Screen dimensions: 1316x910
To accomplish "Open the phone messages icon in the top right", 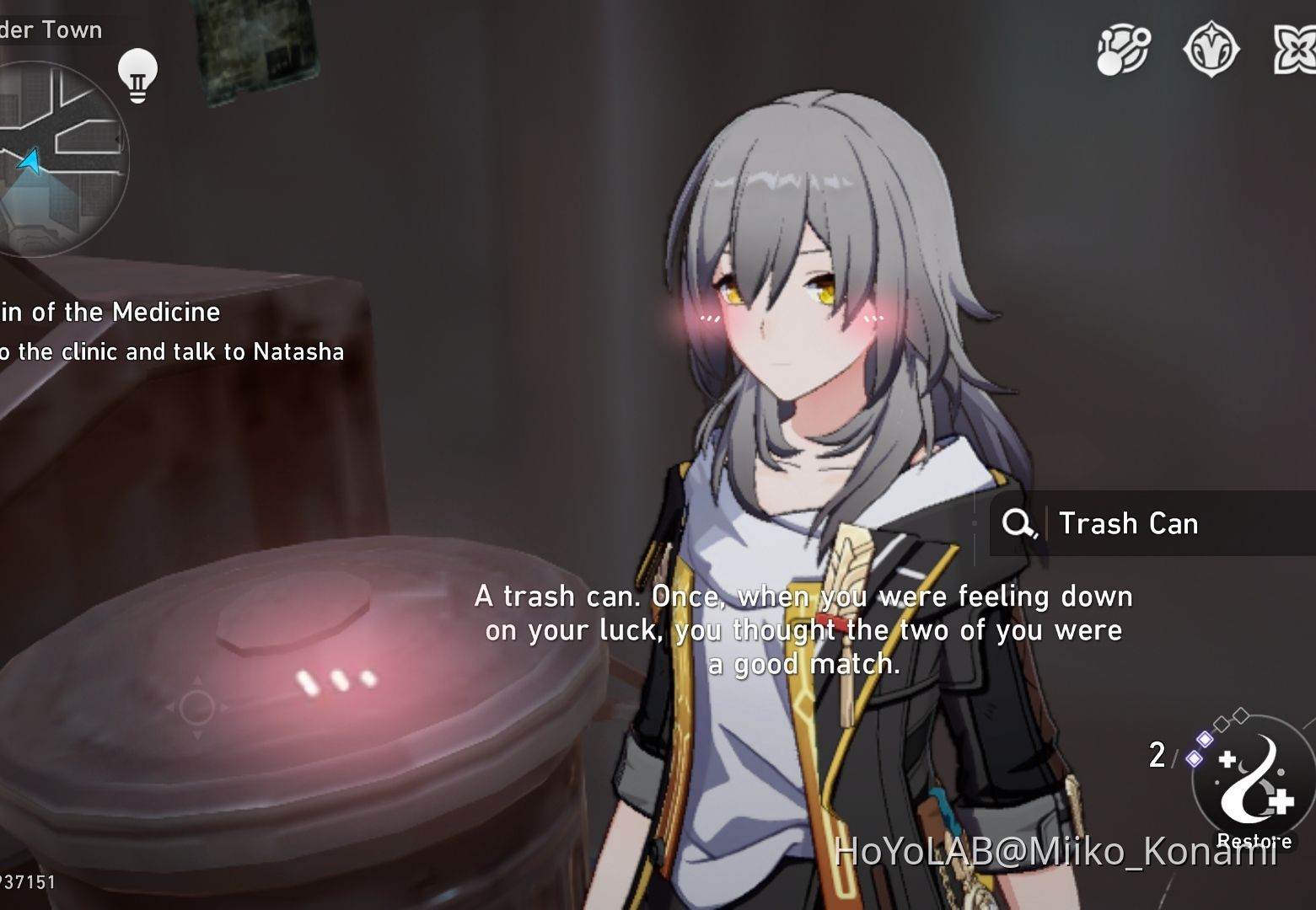I will [x=1123, y=49].
